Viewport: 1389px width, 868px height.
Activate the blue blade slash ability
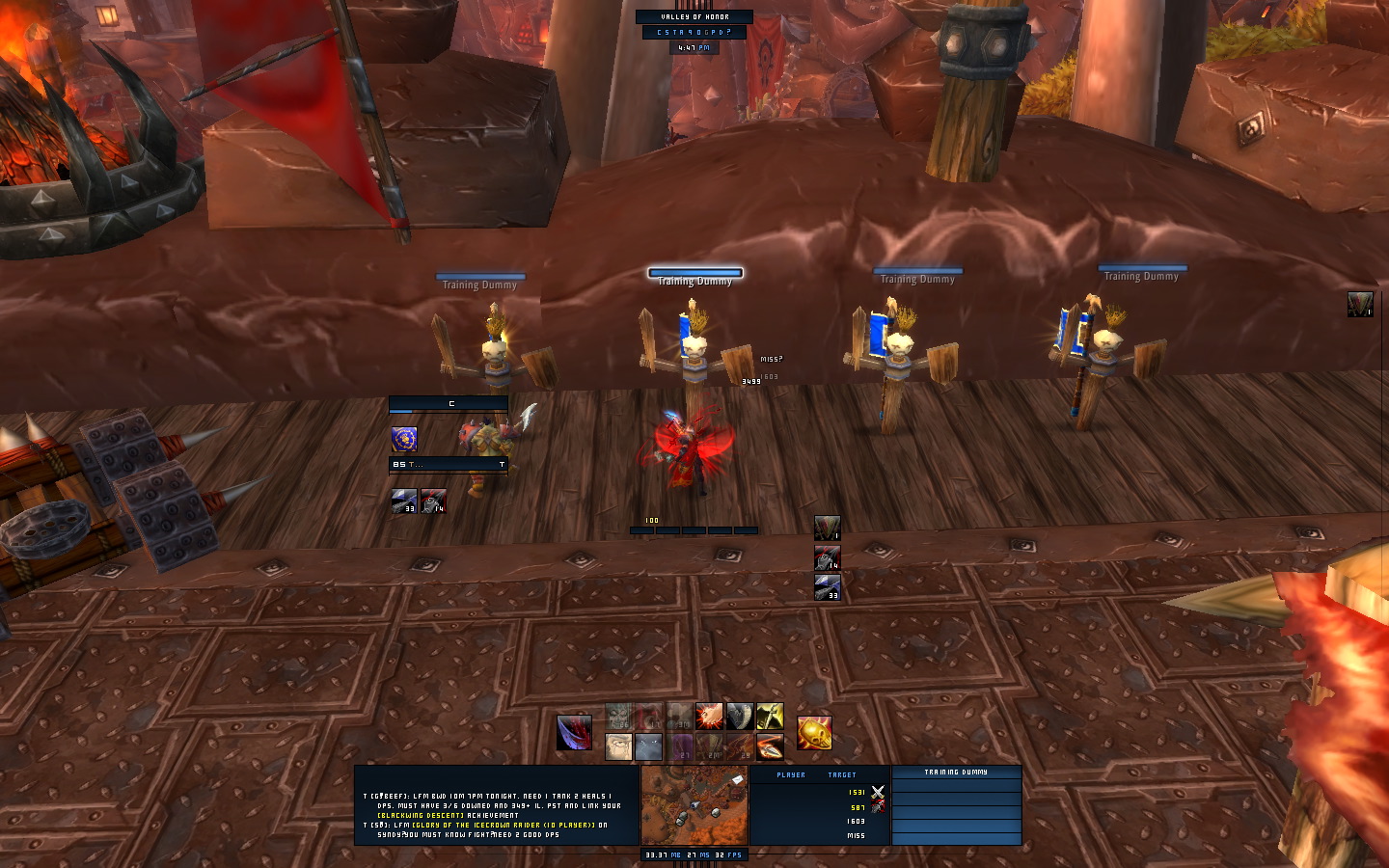click(575, 733)
